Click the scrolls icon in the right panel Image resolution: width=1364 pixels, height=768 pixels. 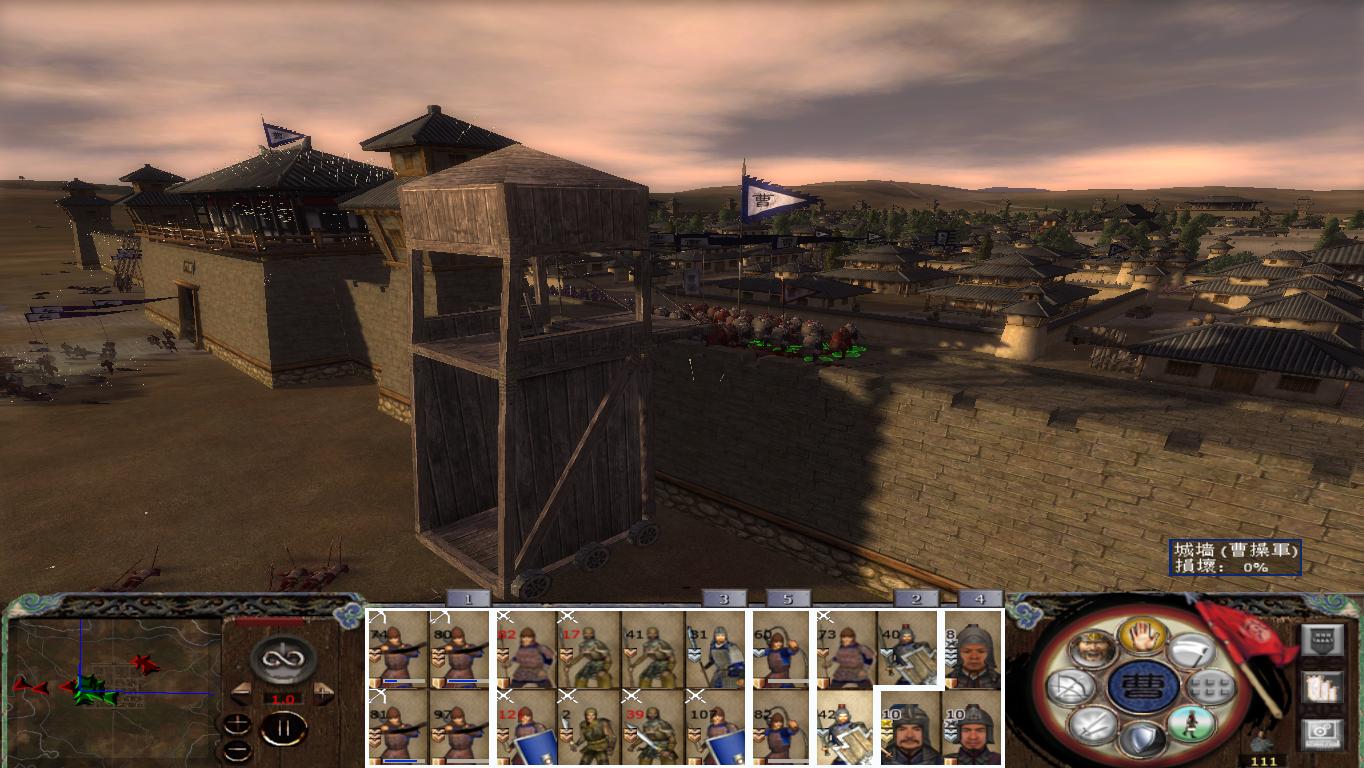click(x=1321, y=687)
